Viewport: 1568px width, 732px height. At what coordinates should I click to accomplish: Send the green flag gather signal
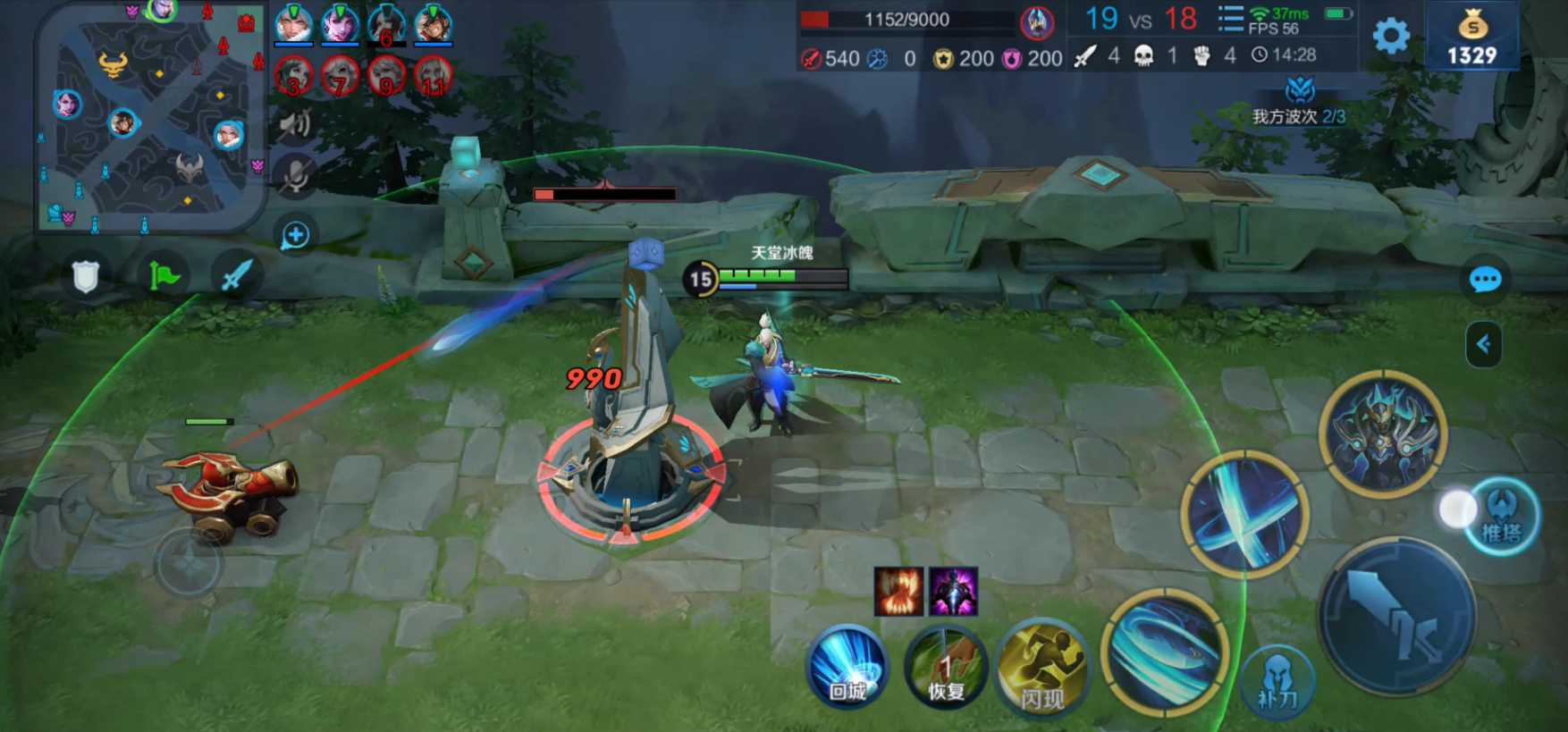[164, 276]
